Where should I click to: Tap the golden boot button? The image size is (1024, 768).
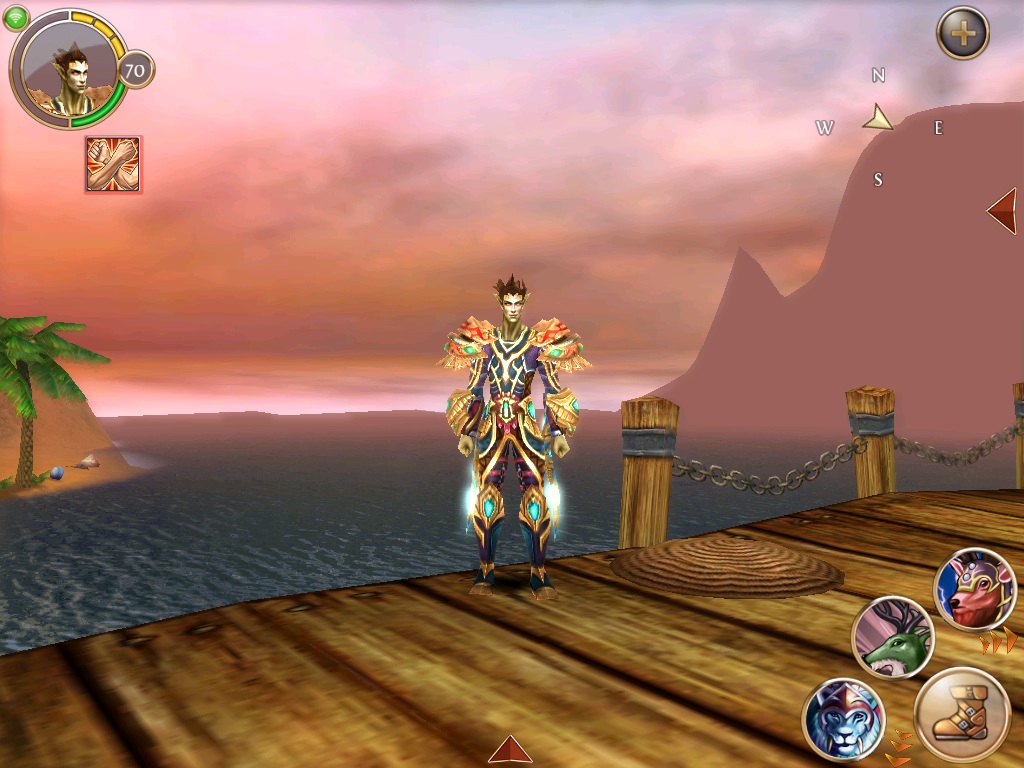coord(962,716)
